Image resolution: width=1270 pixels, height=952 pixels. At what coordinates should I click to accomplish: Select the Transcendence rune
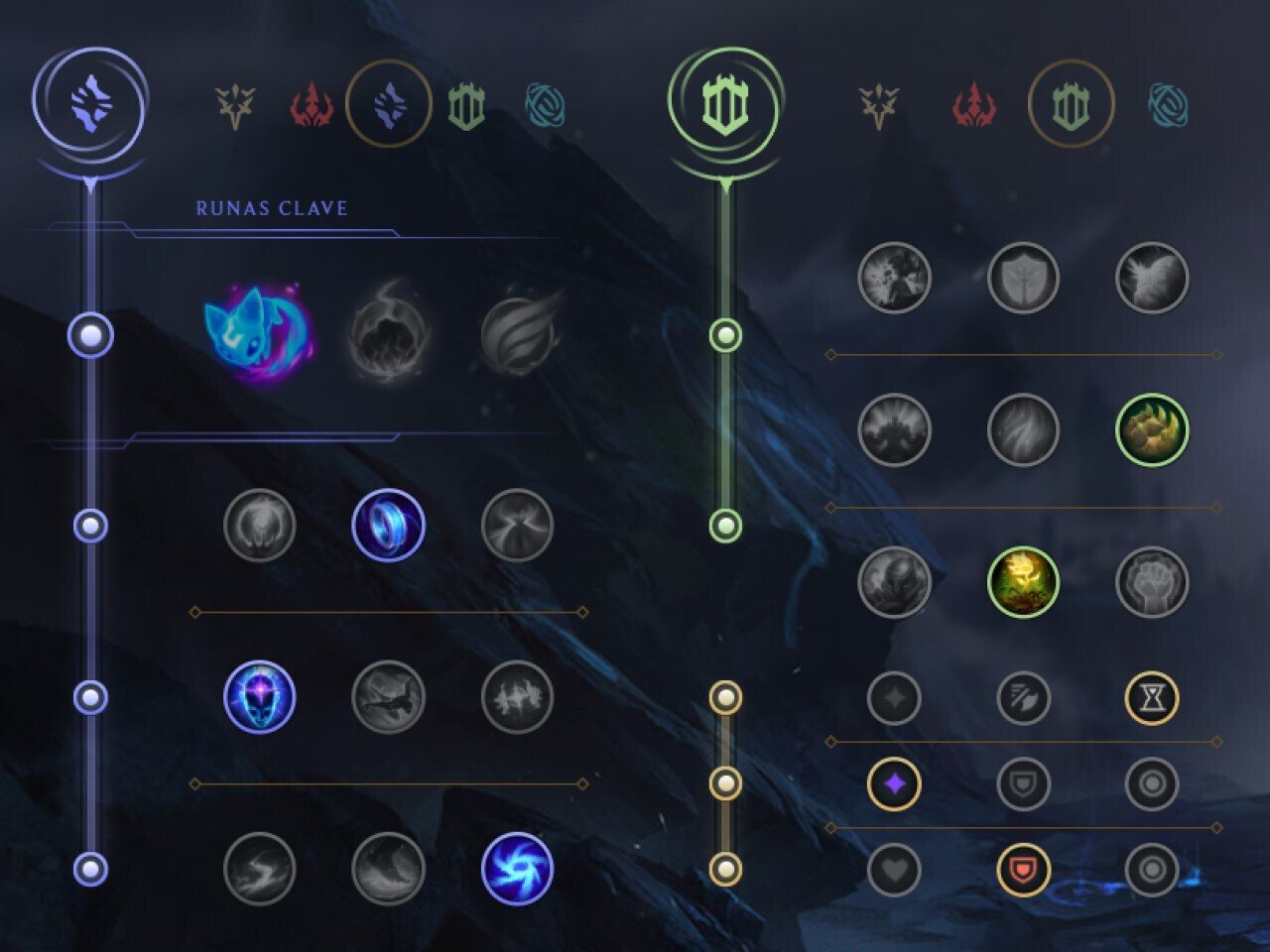(x=262, y=699)
